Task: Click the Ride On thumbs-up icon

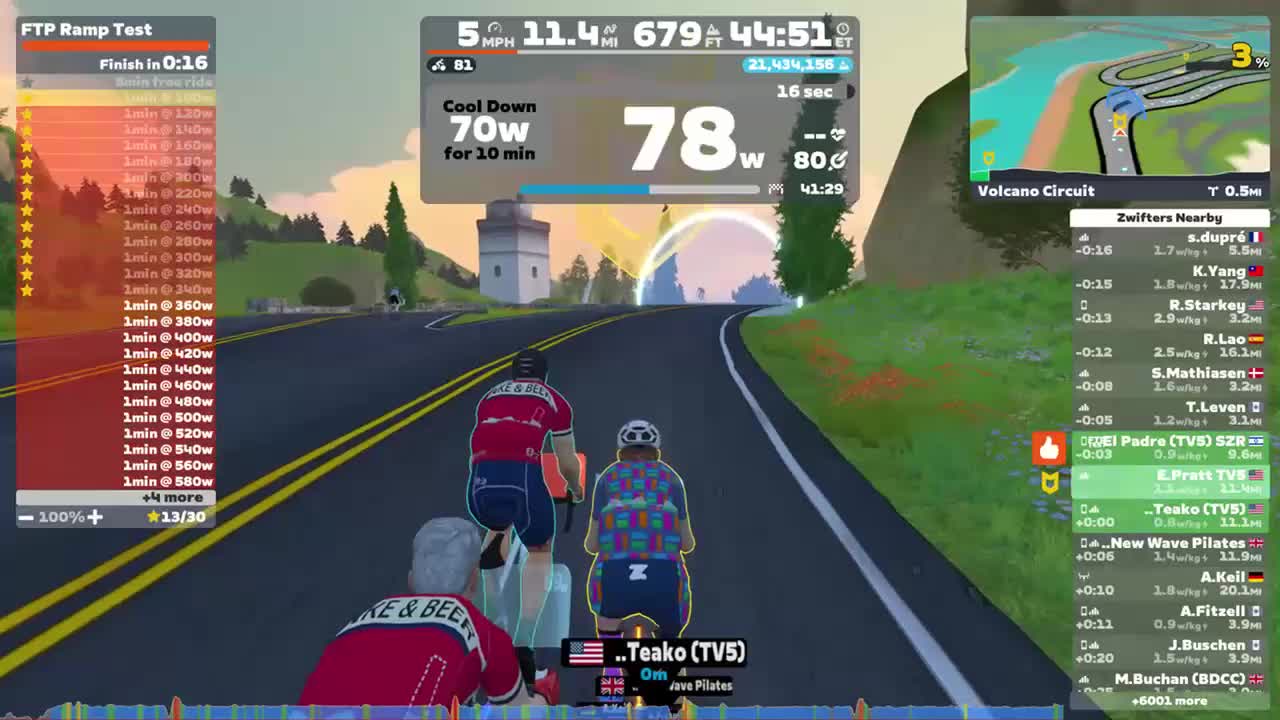Action: pyautogui.click(x=1049, y=449)
